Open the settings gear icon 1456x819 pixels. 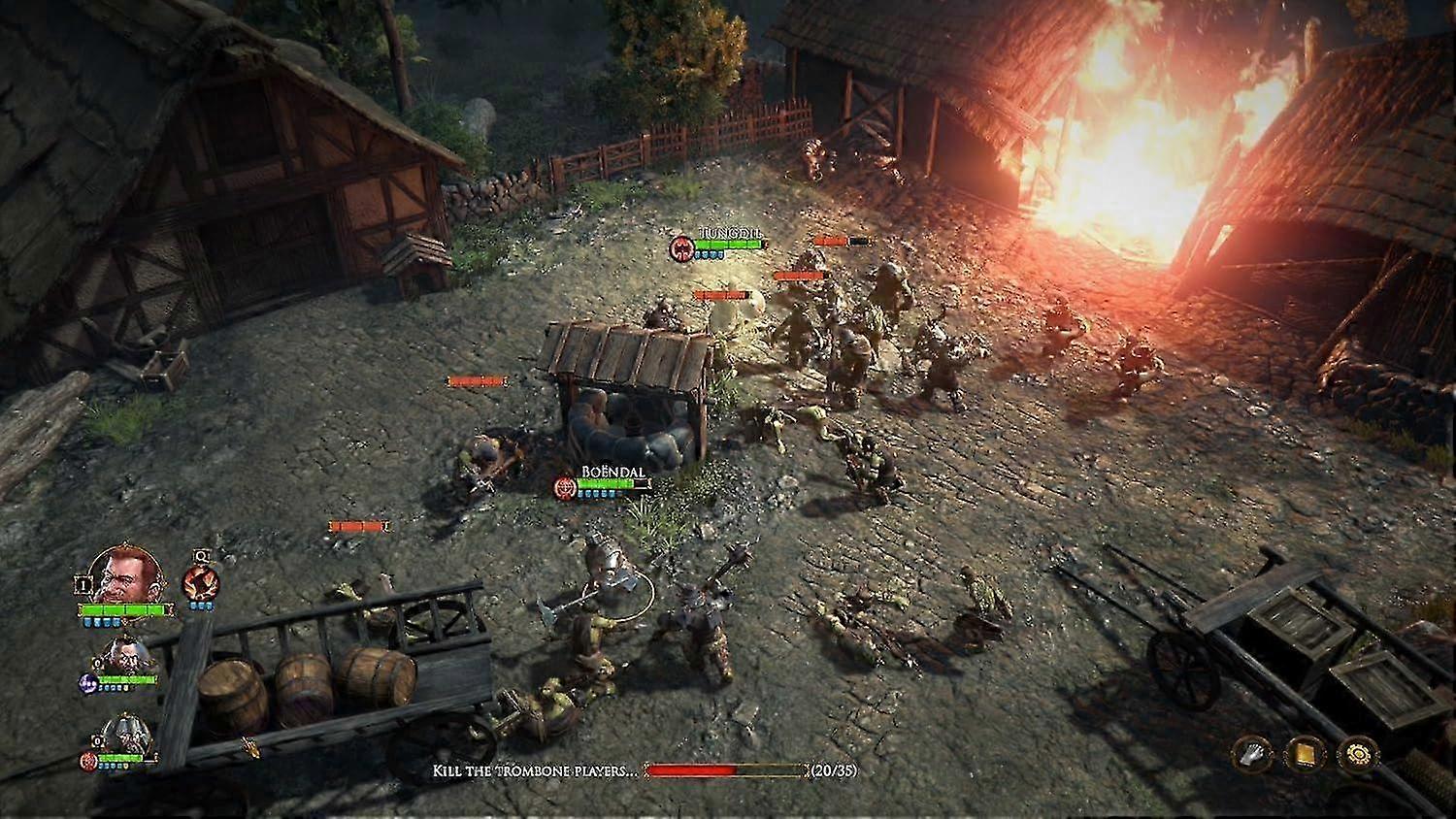(1357, 753)
